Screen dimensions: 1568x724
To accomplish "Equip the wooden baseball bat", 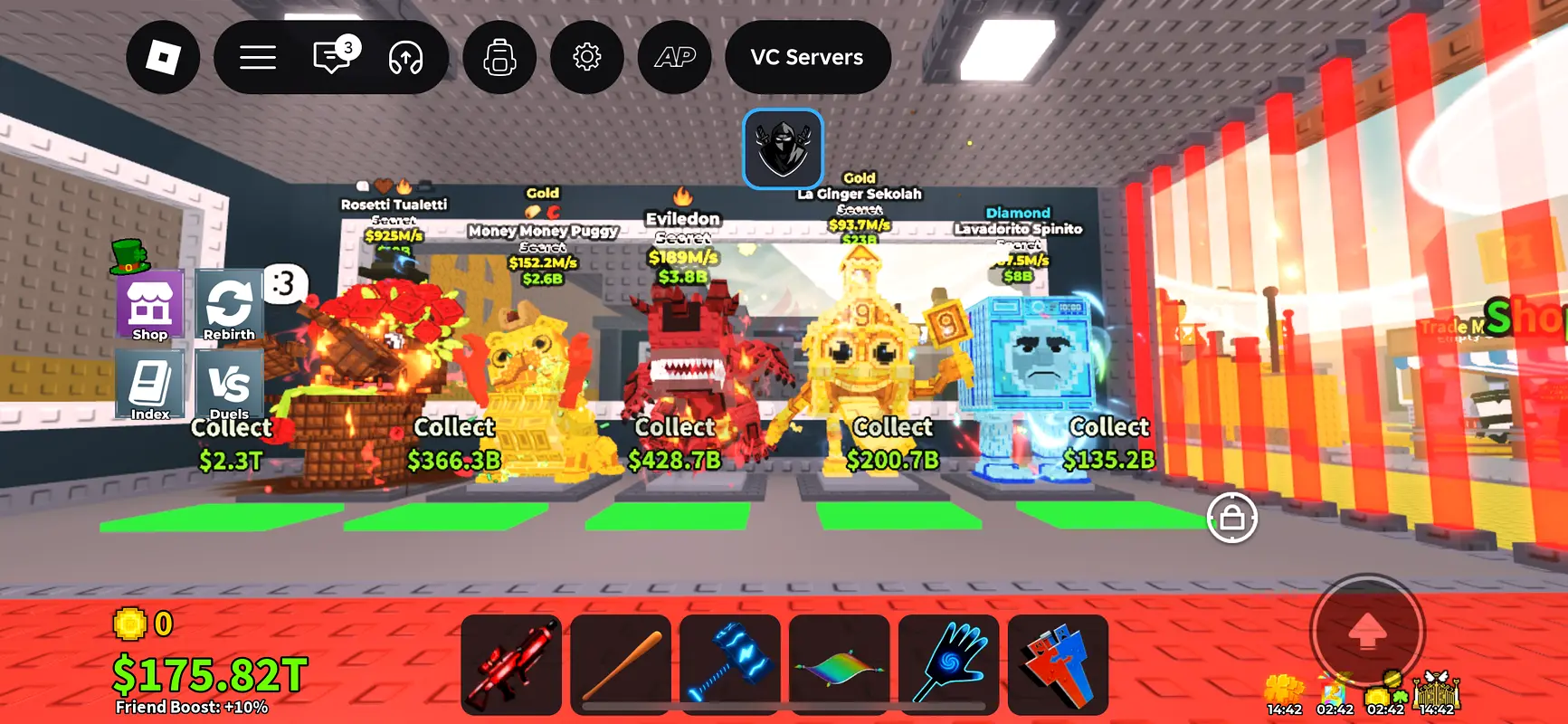I will (621, 664).
